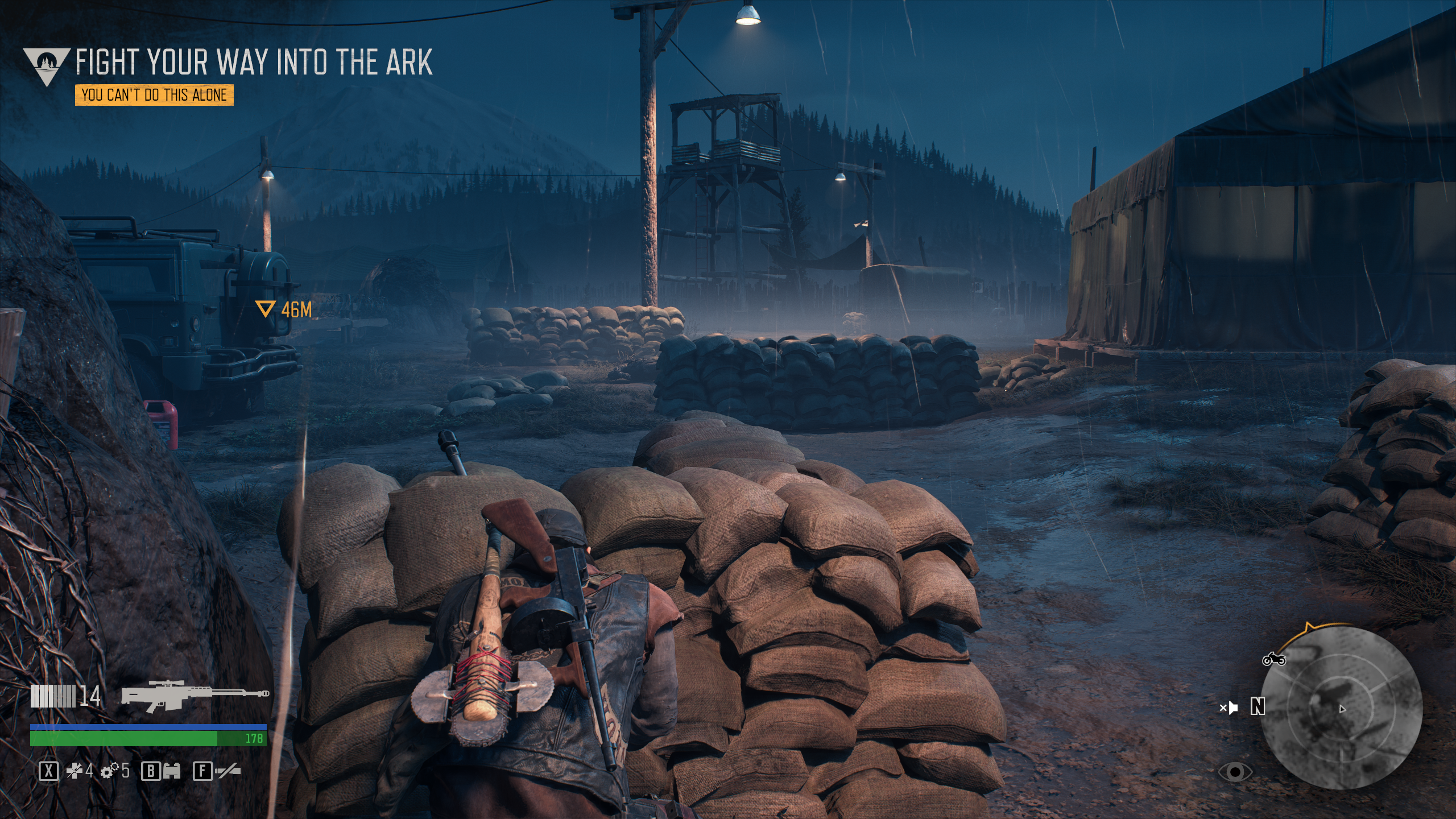This screenshot has height=819, width=1456.
Task: Click the eye visibility indicator
Action: tap(1235, 772)
